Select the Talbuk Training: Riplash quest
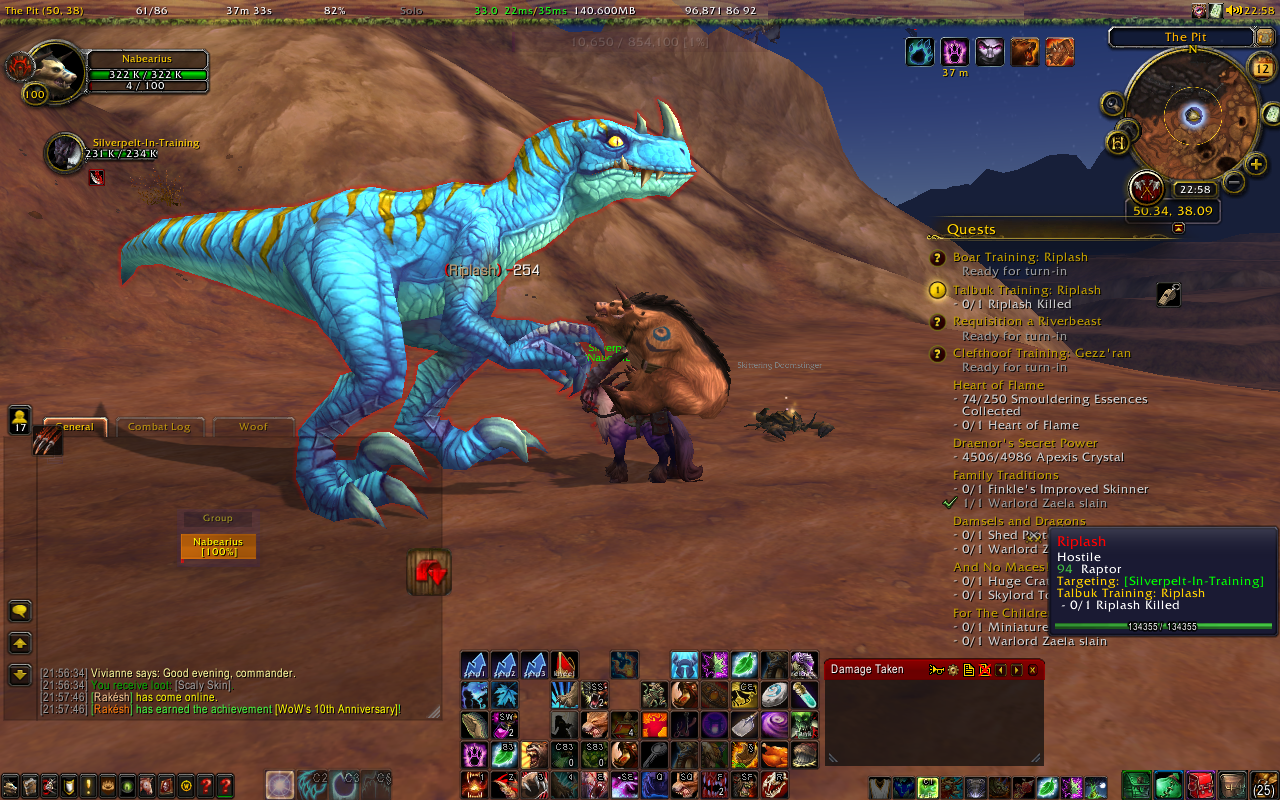Viewport: 1280px width, 800px height. pyautogui.click(x=1026, y=290)
